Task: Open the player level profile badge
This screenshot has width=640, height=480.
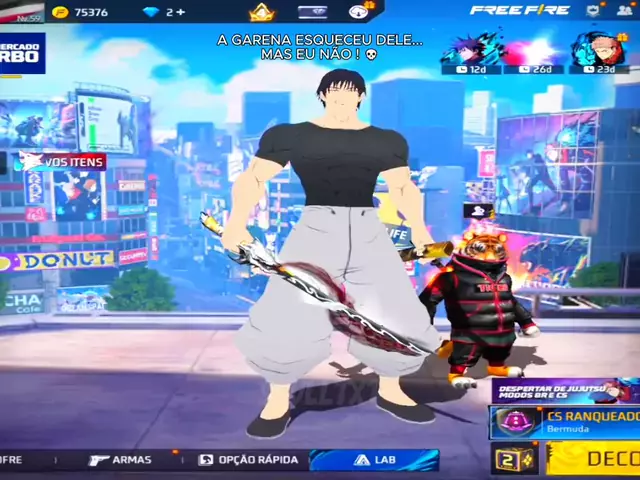Action: point(23,13)
